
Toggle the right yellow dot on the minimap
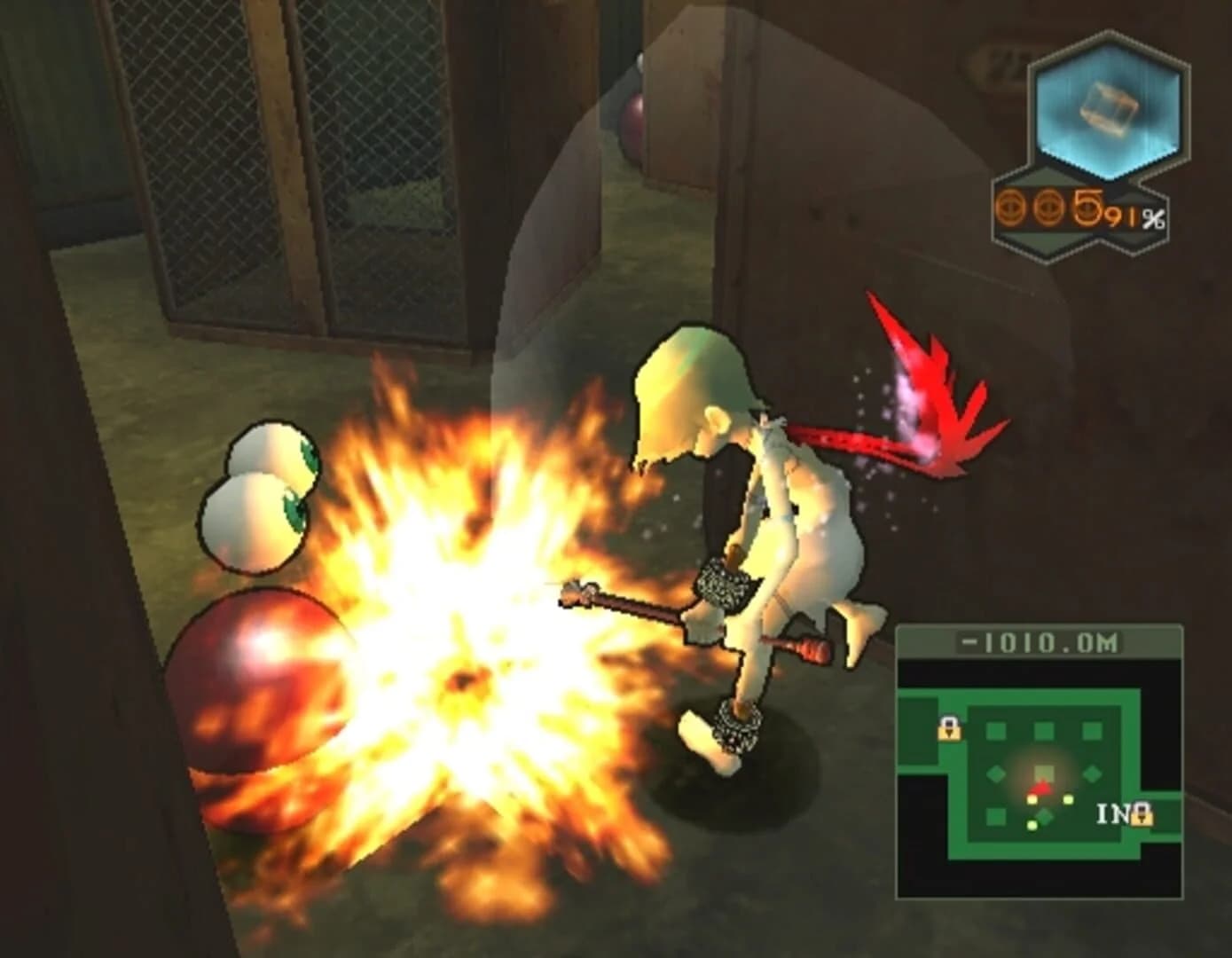(1068, 800)
